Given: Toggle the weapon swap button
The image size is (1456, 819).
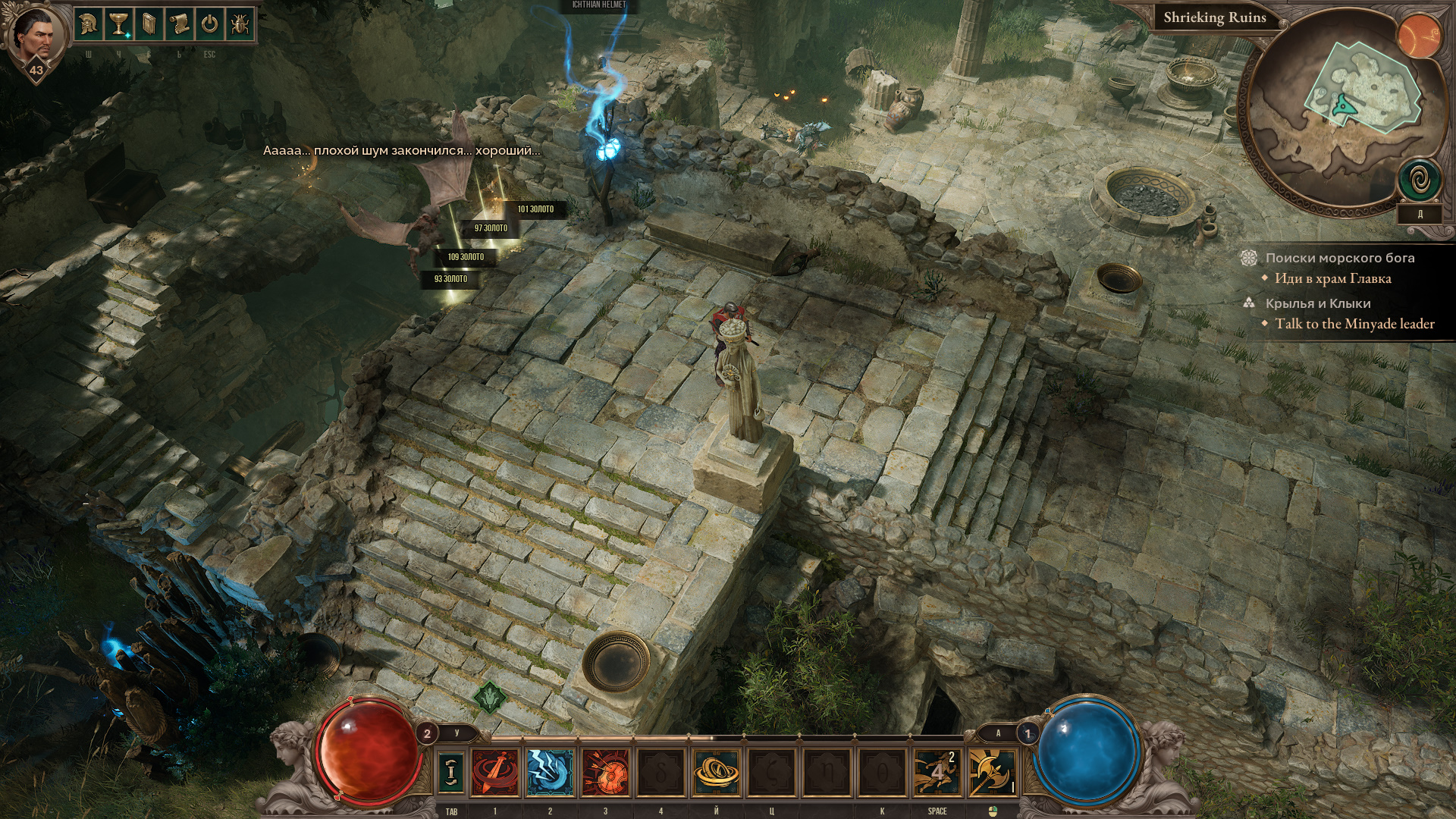Looking at the screenshot, I should click(451, 771).
